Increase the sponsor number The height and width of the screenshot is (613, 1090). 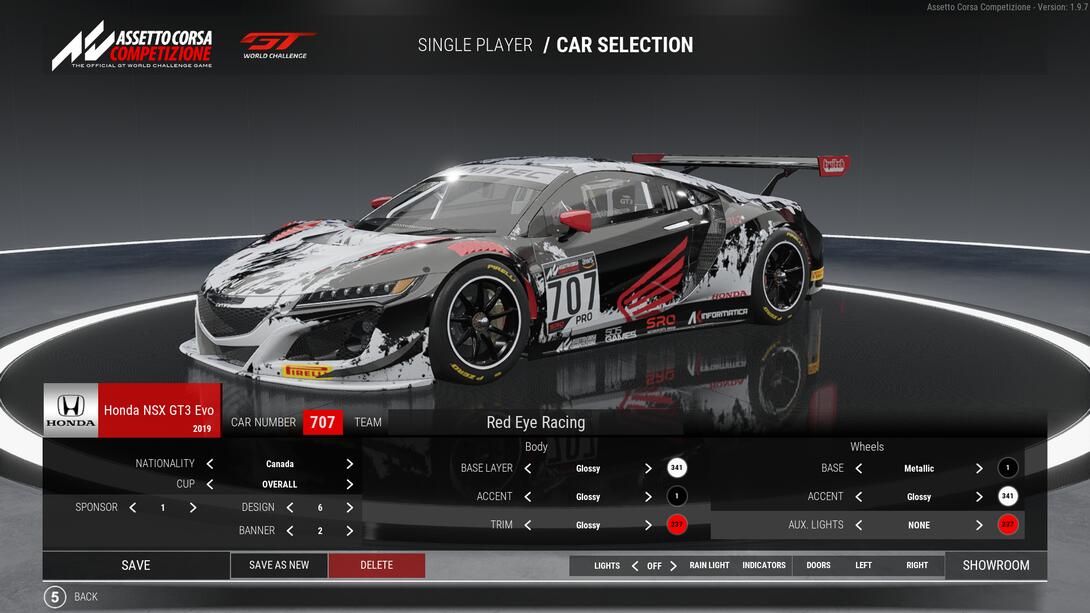click(193, 508)
